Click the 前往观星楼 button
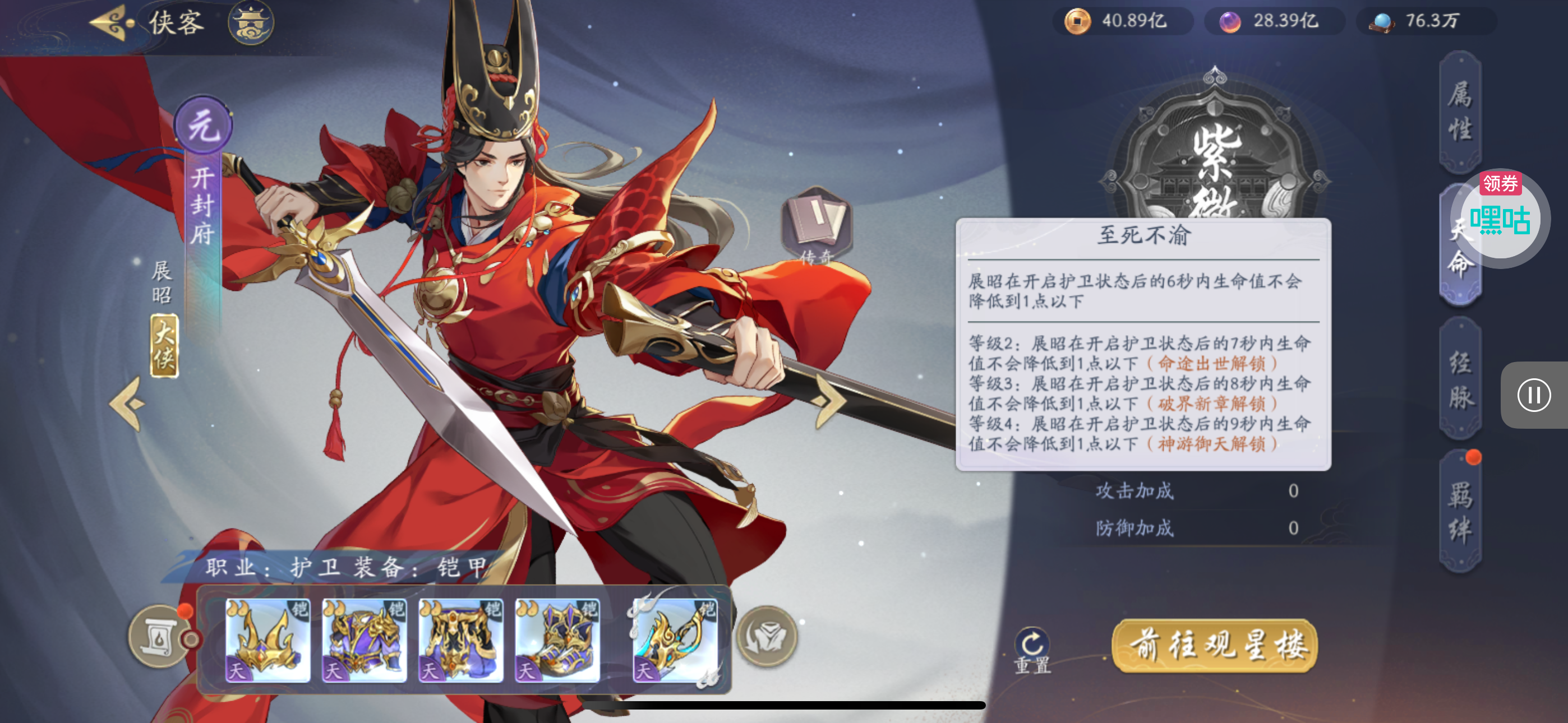Screen dimensions: 1568x723 (1215, 645)
